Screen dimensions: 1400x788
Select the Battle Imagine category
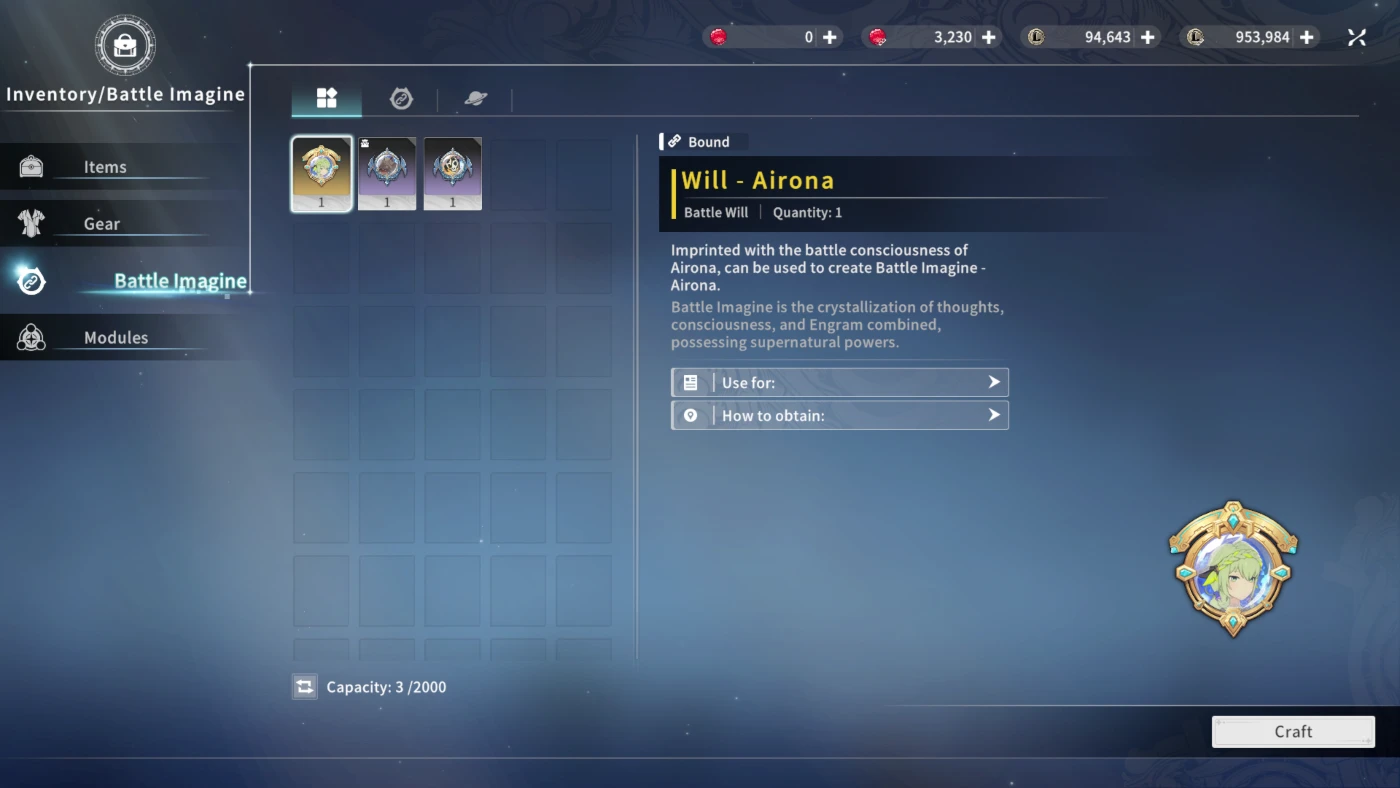coord(179,281)
